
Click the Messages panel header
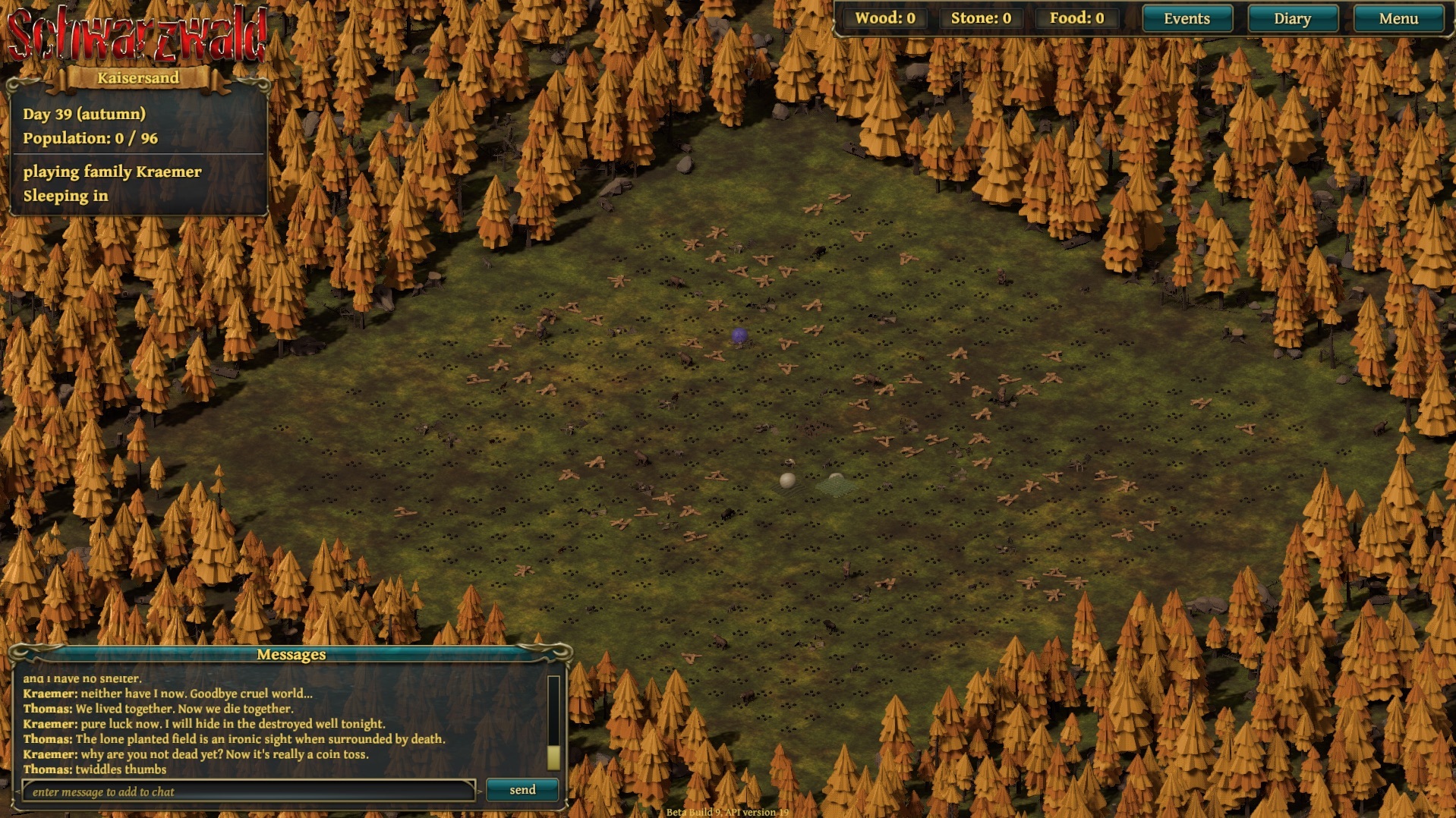(x=292, y=655)
